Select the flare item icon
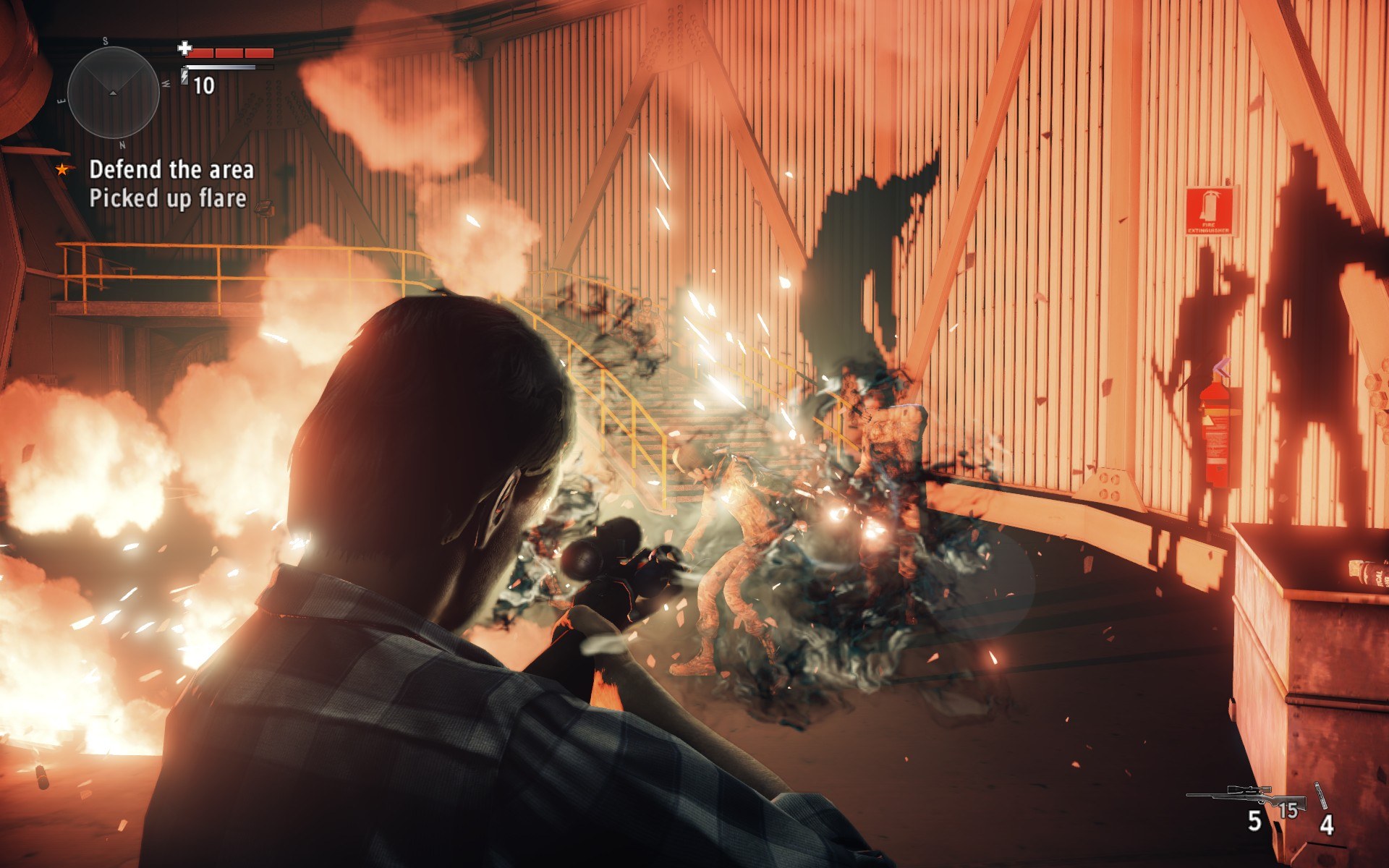The width and height of the screenshot is (1389, 868). [x=1321, y=796]
